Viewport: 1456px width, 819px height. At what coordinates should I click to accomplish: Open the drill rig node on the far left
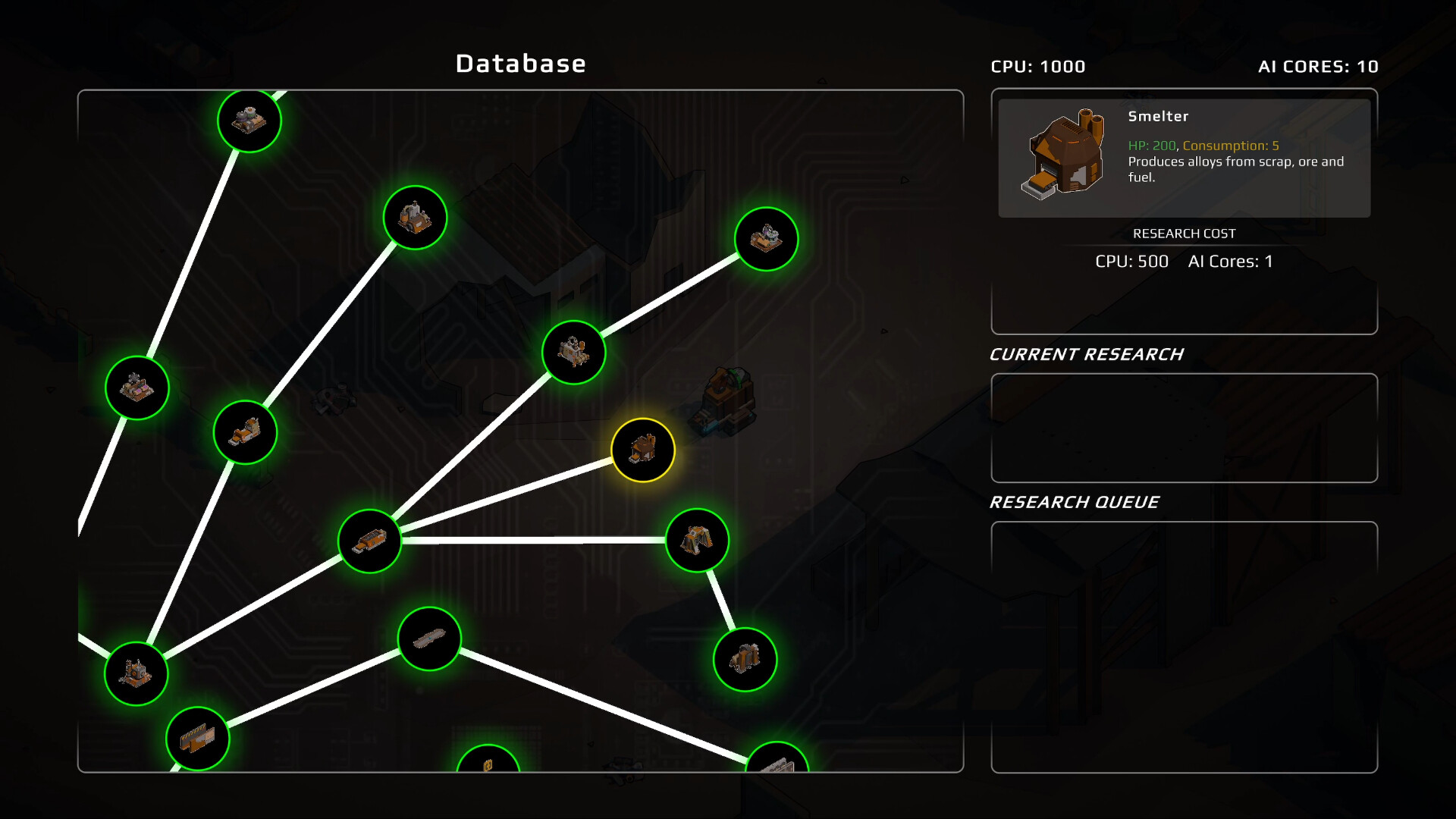click(x=137, y=388)
